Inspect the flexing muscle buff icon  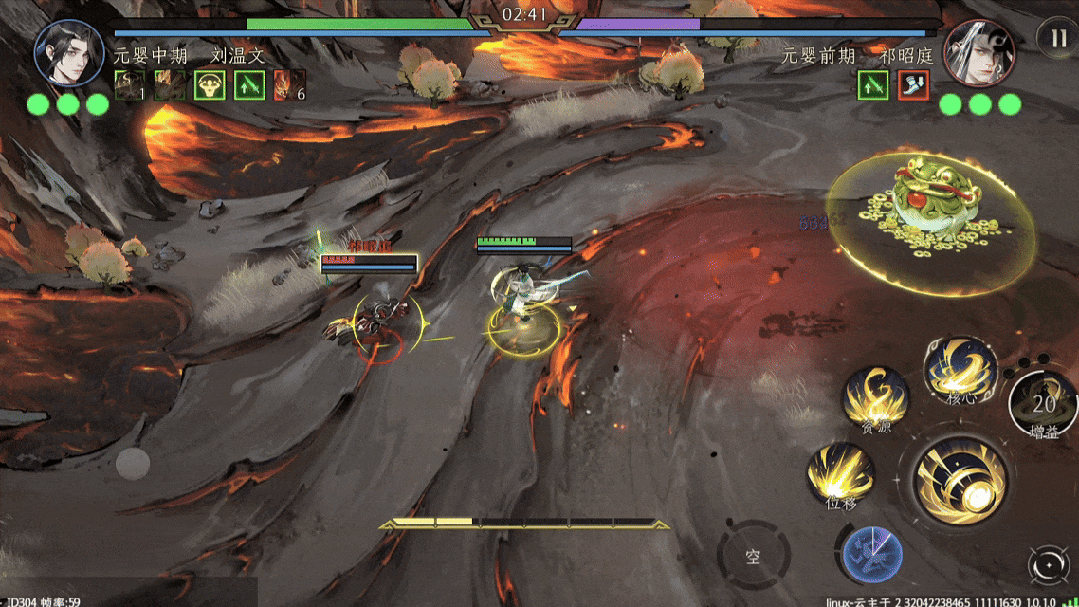[x=209, y=85]
